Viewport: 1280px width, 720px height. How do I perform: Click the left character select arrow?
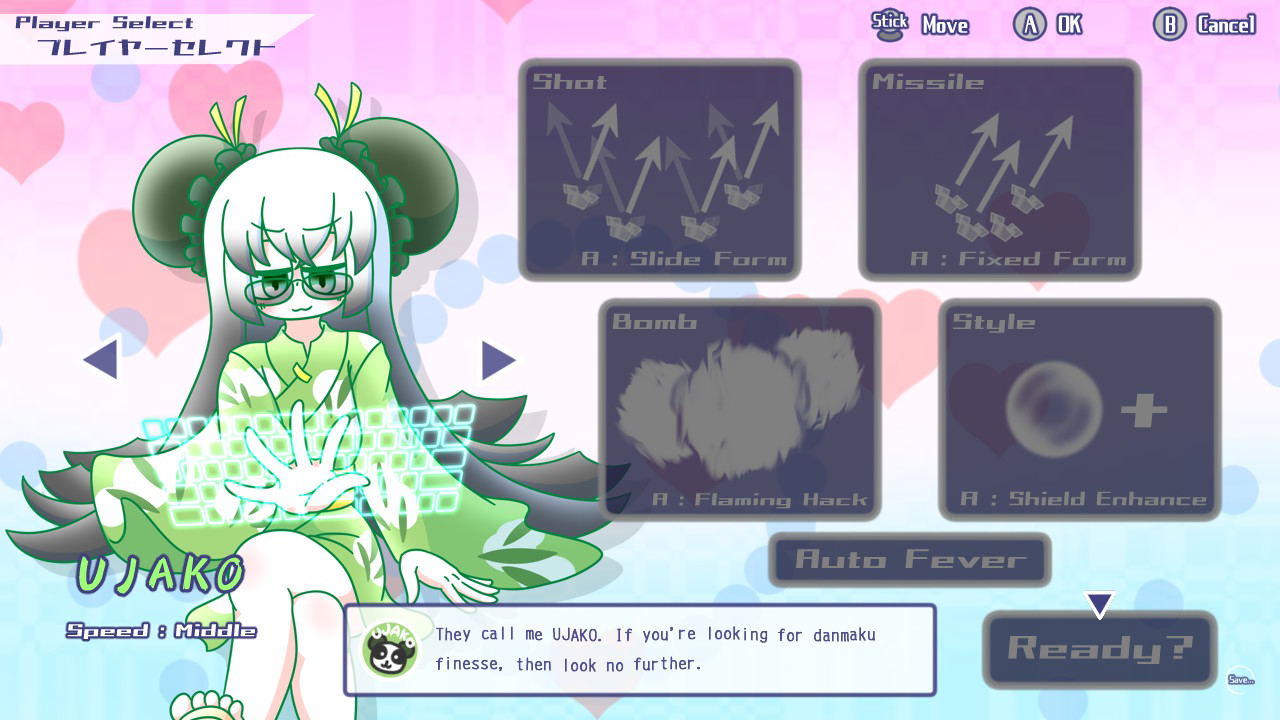(98, 361)
